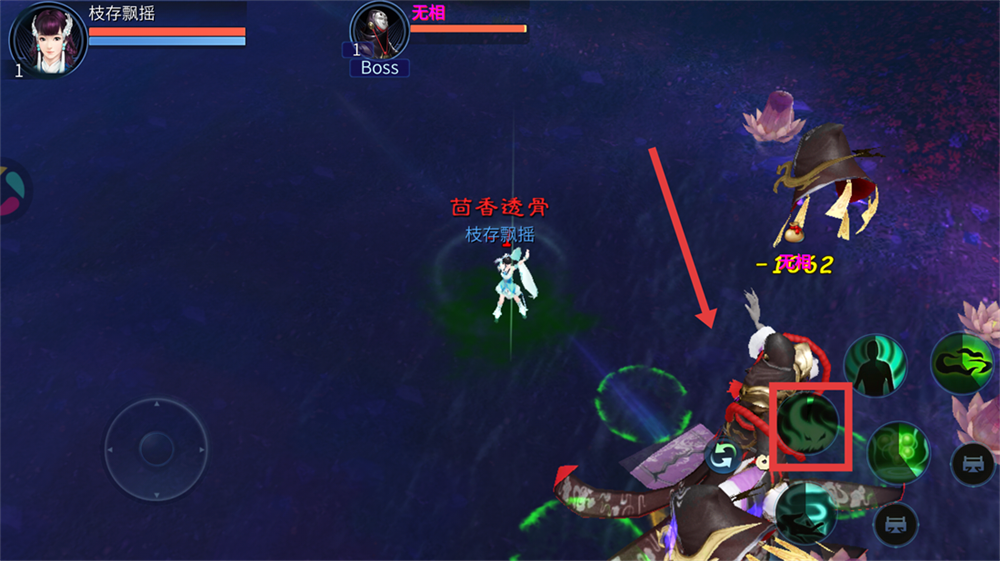Open the colorful partial circle side menu

(x=12, y=192)
